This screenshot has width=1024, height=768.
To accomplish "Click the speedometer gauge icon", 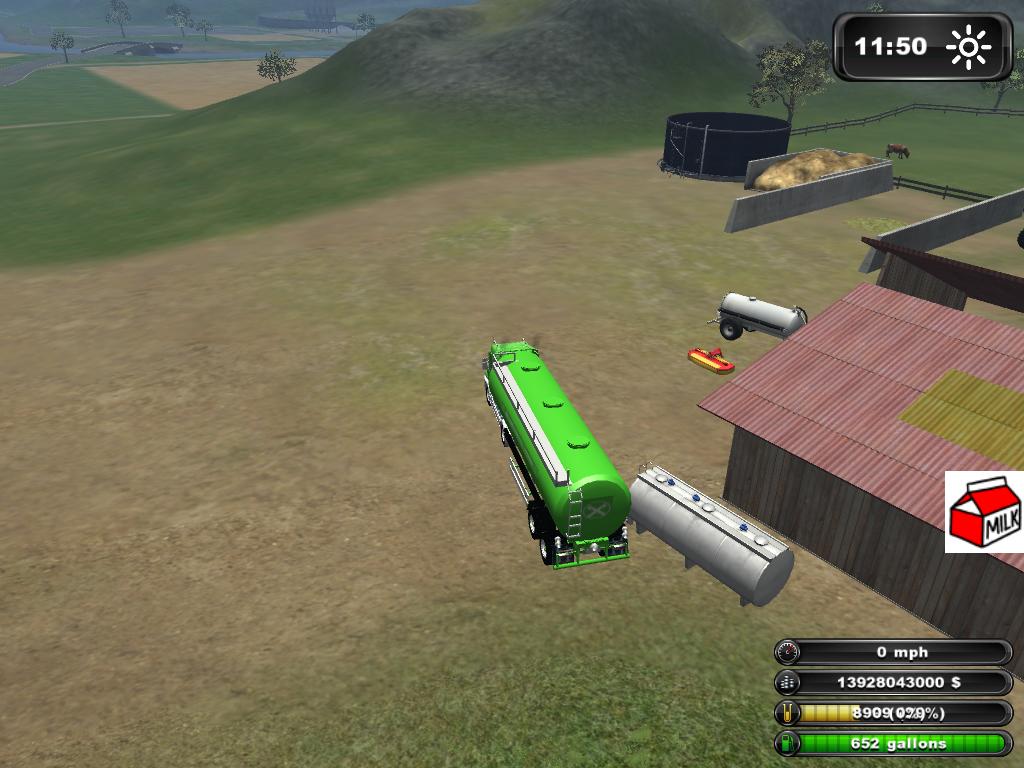I will (x=788, y=652).
